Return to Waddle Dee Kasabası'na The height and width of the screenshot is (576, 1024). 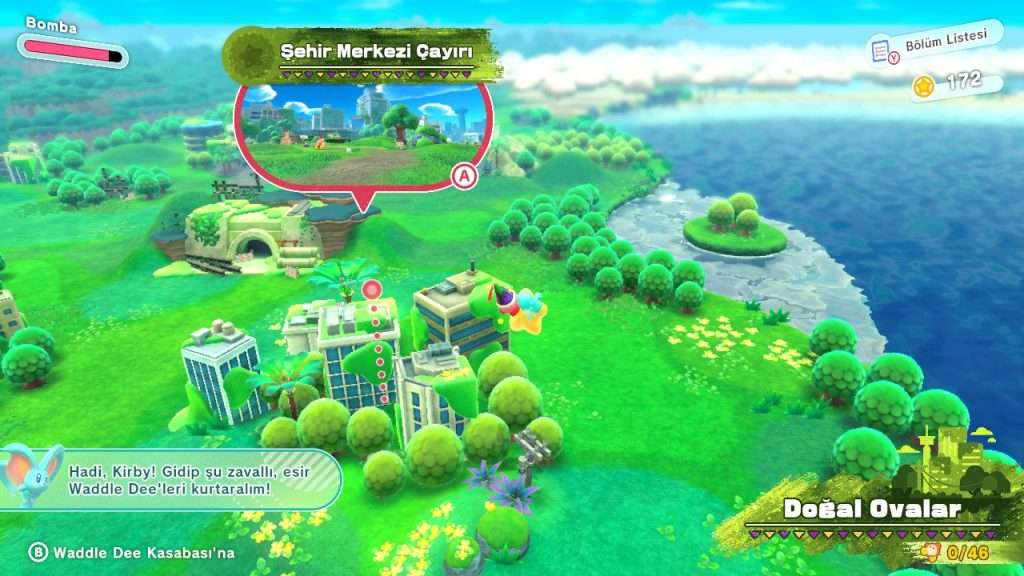[131, 552]
